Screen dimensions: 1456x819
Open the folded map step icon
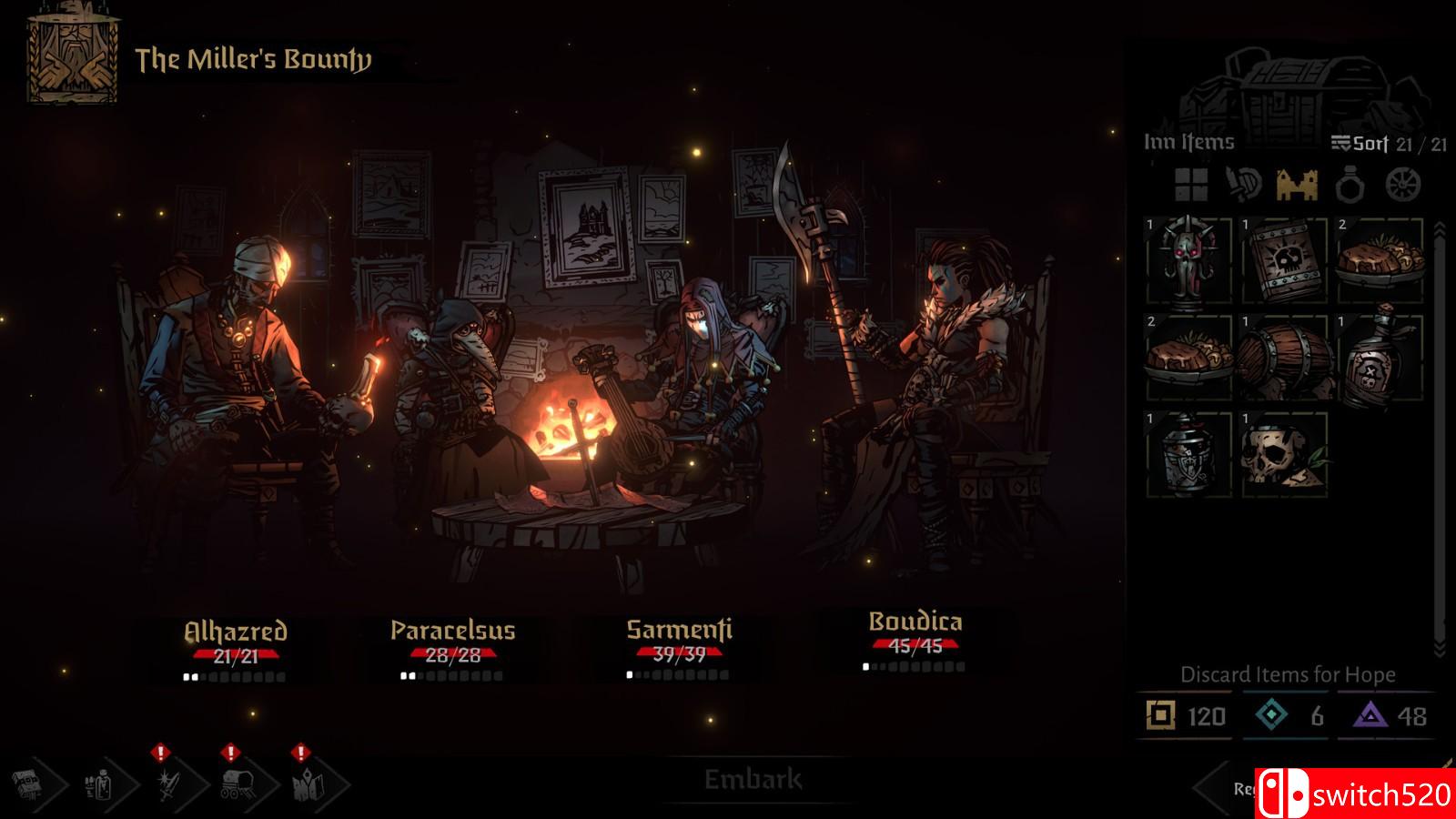[304, 783]
